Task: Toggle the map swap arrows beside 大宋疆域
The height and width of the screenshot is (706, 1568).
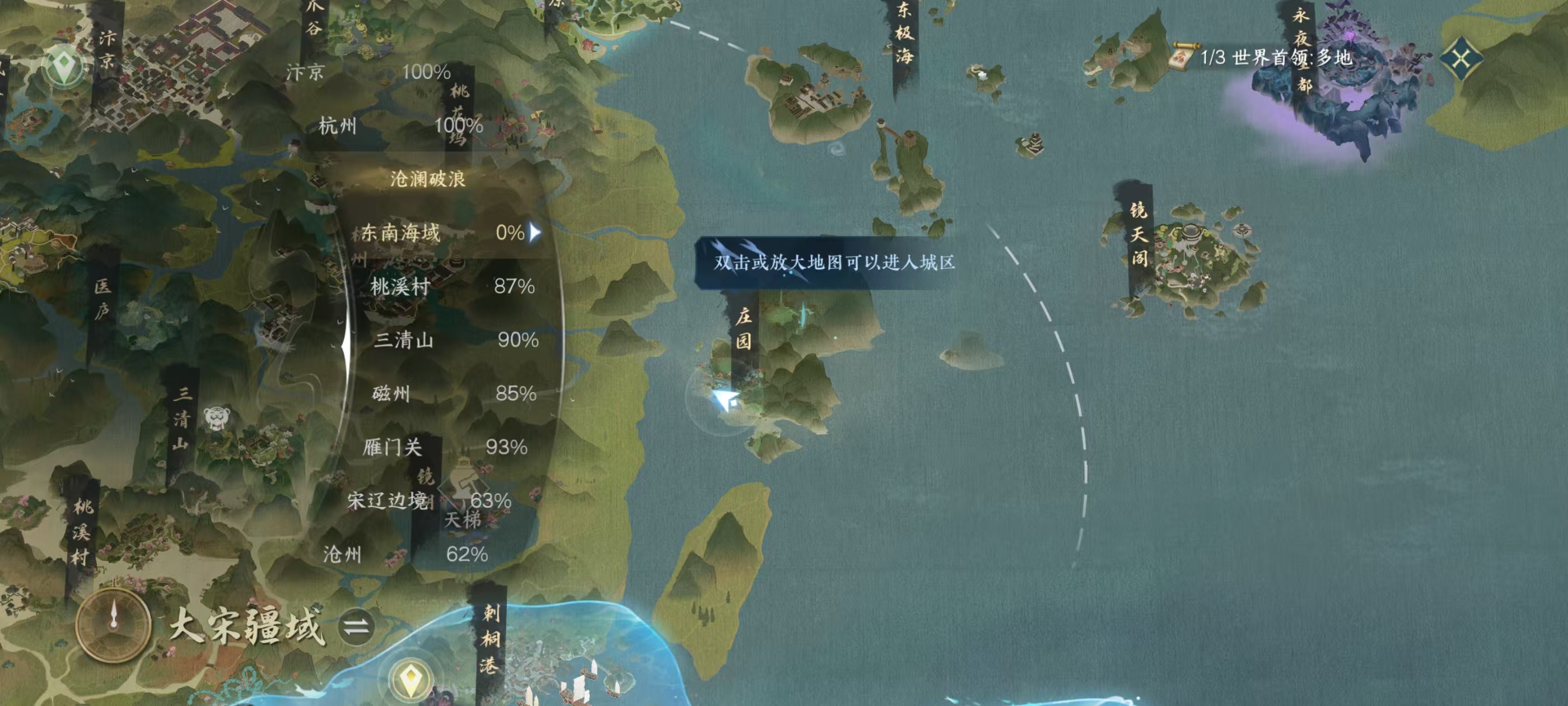Action: 356,627
